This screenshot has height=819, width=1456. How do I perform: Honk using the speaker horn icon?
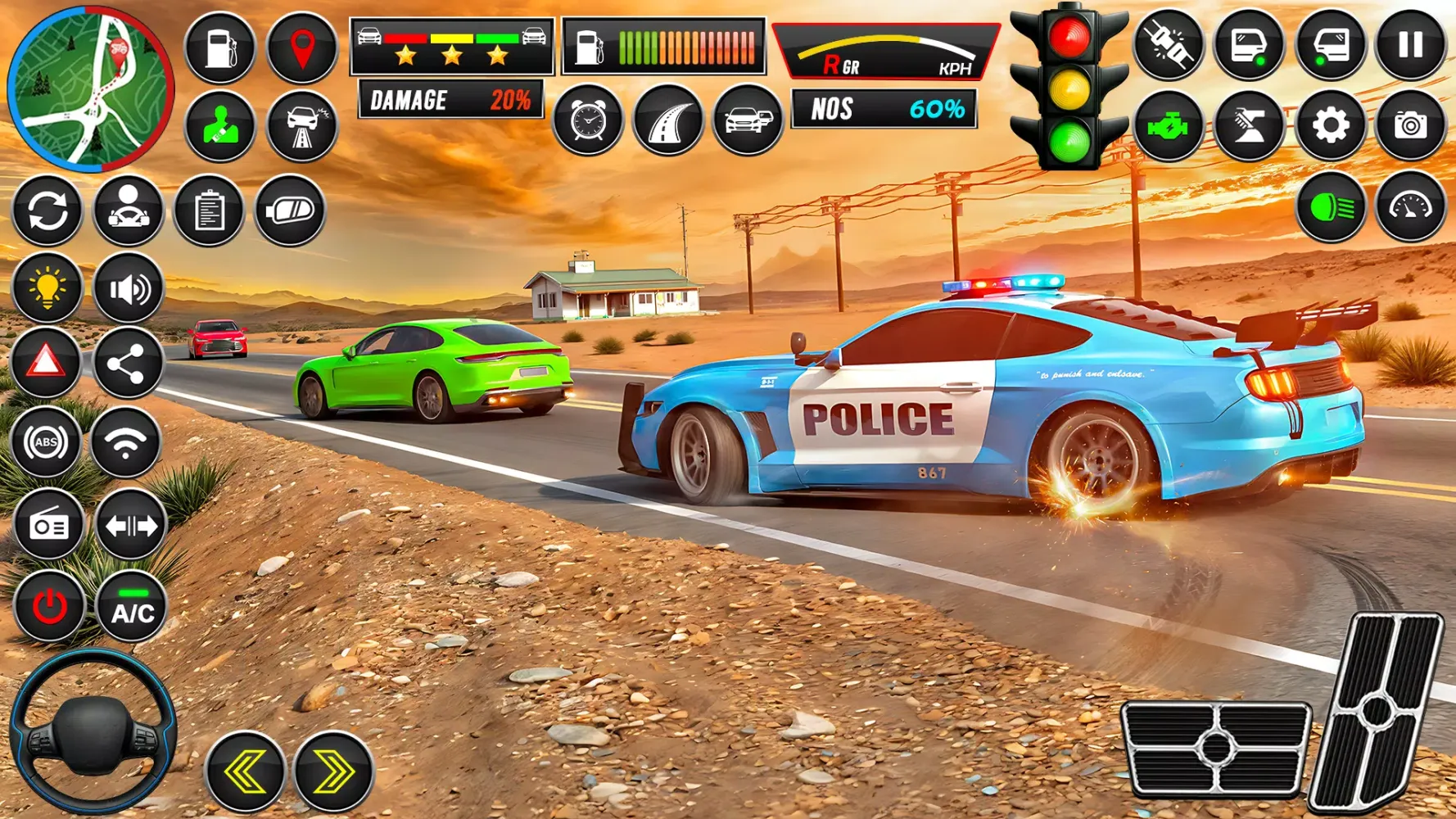pos(129,288)
